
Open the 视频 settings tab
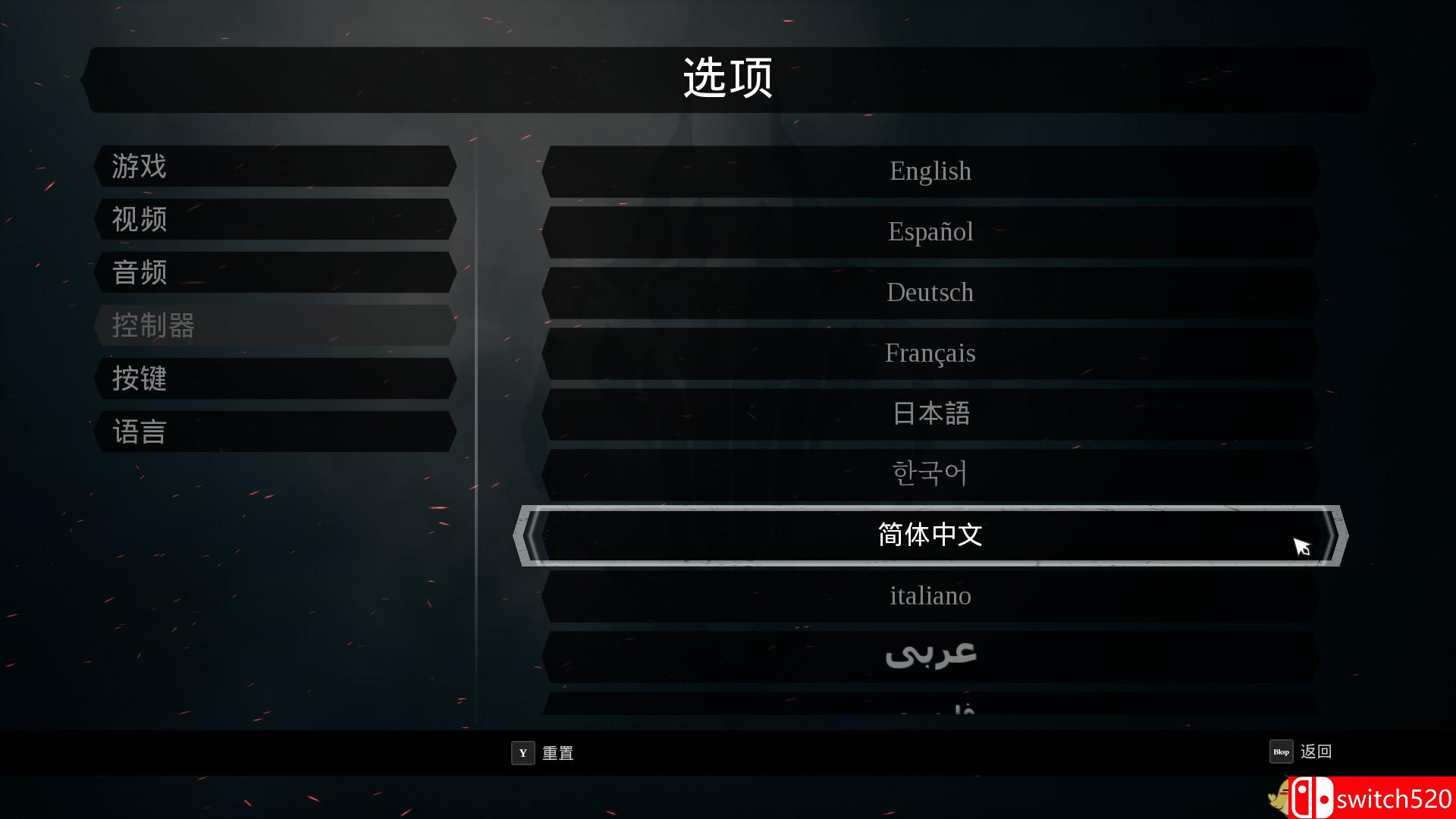pos(273,220)
